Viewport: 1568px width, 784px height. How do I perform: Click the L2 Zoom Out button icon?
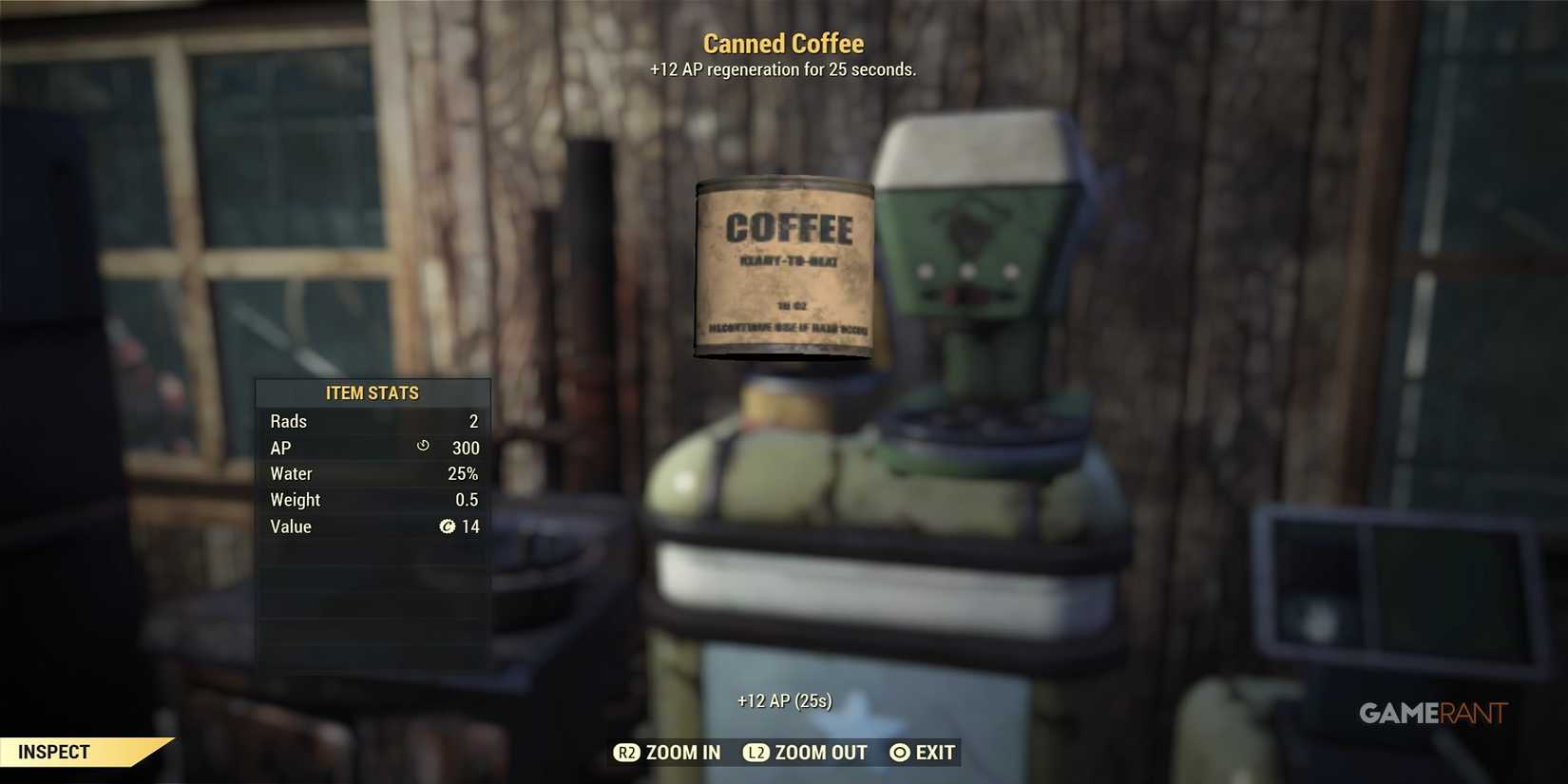click(757, 752)
